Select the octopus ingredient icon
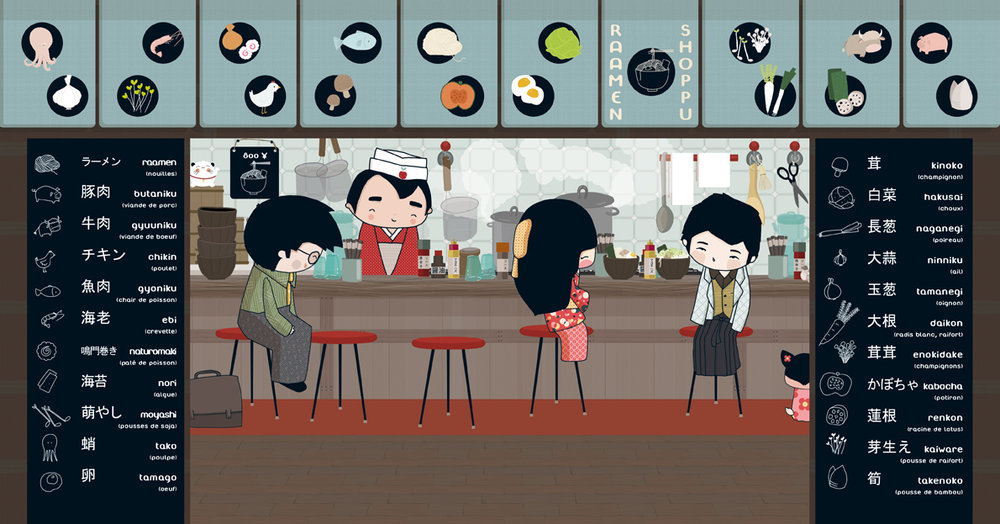Screen dimensions: 1000x524 [x=42, y=43]
